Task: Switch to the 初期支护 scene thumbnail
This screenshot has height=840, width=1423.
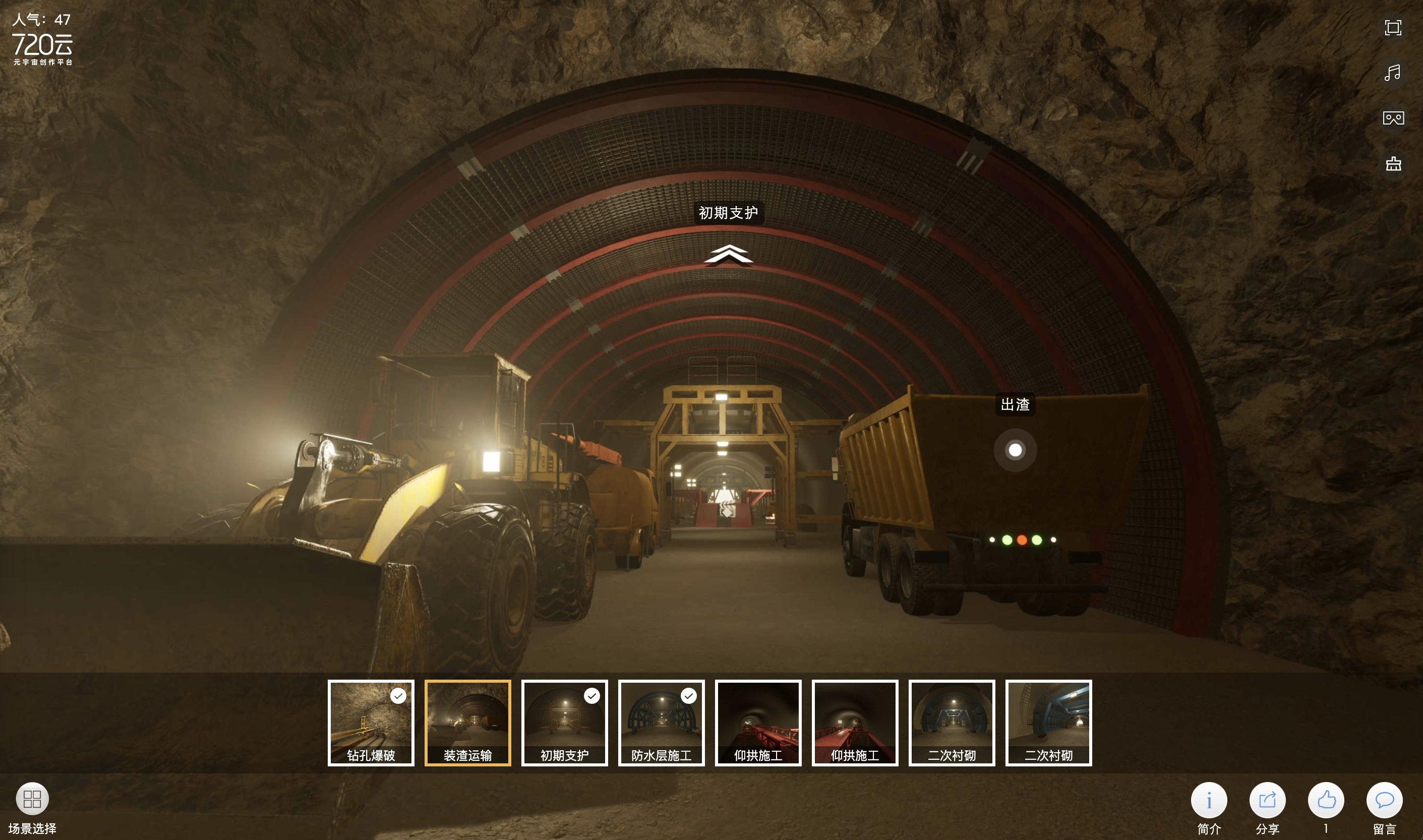Action: click(564, 722)
